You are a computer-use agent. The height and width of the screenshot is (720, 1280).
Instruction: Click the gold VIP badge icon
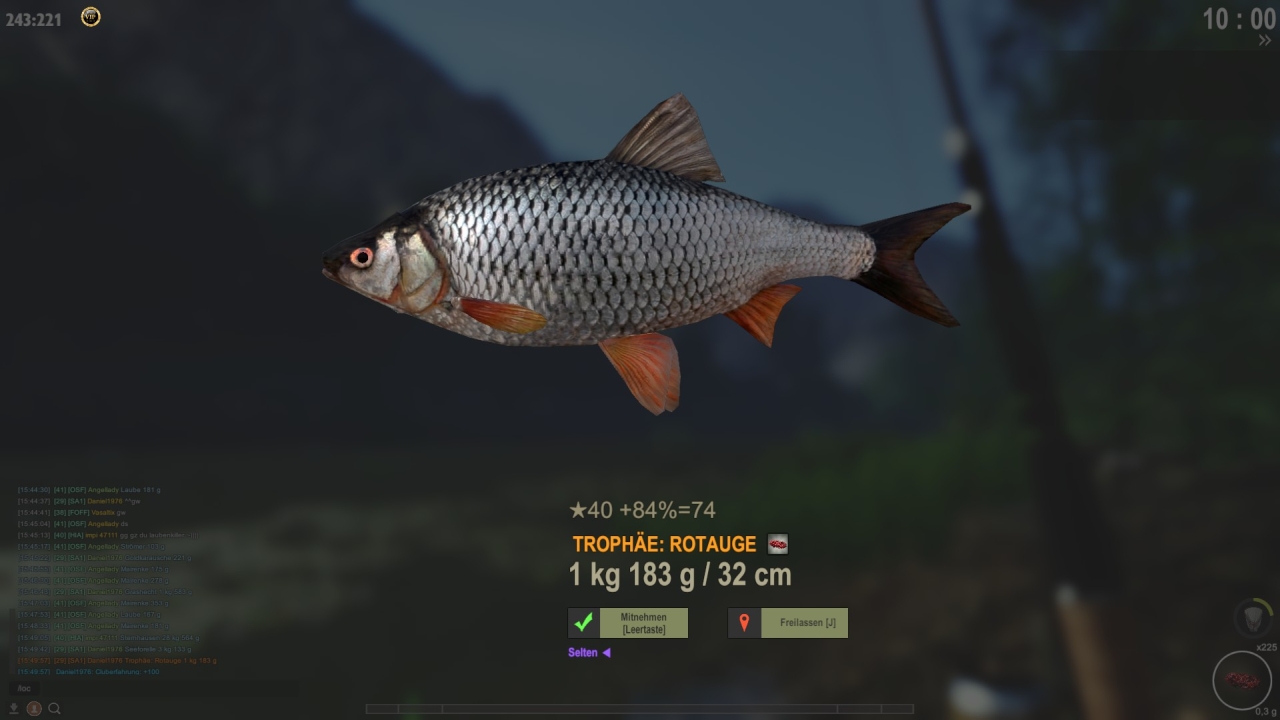point(90,17)
